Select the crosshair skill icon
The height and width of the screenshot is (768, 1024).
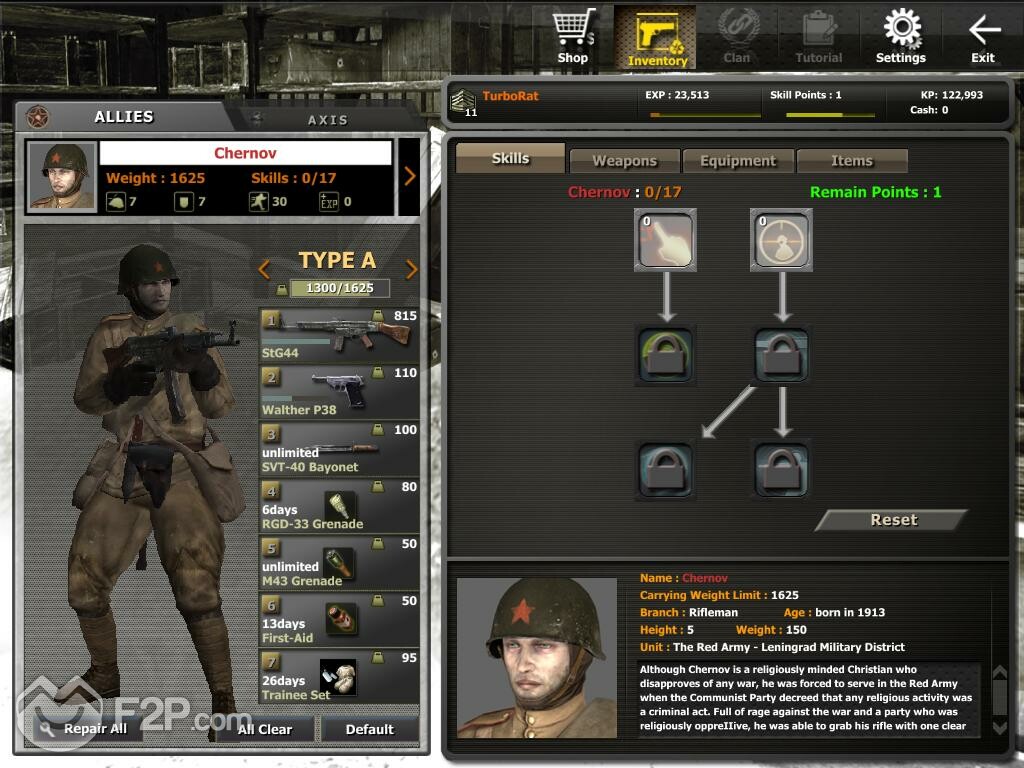pos(781,239)
